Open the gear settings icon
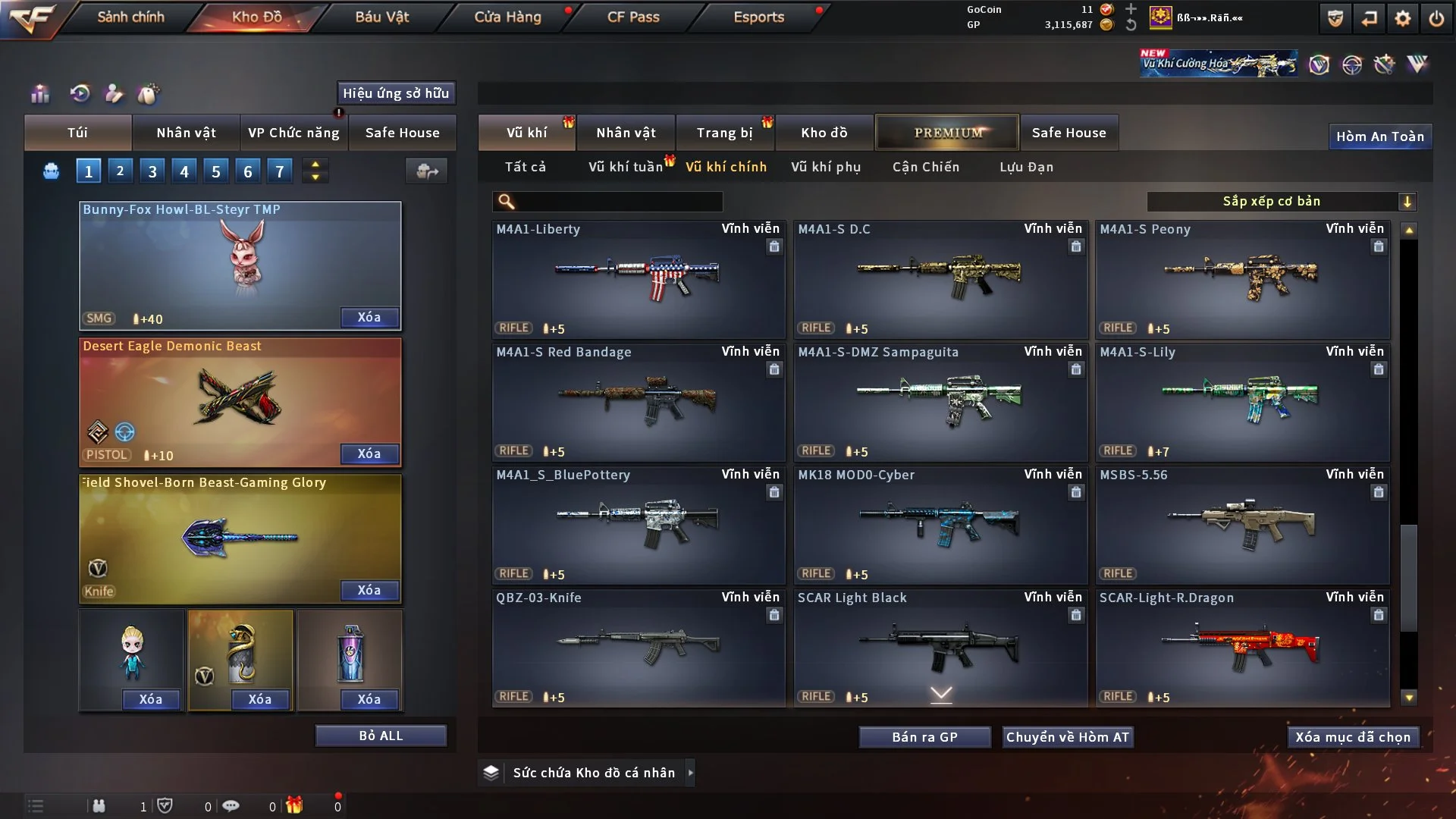Screen dimensions: 1456x819 tap(1402, 18)
